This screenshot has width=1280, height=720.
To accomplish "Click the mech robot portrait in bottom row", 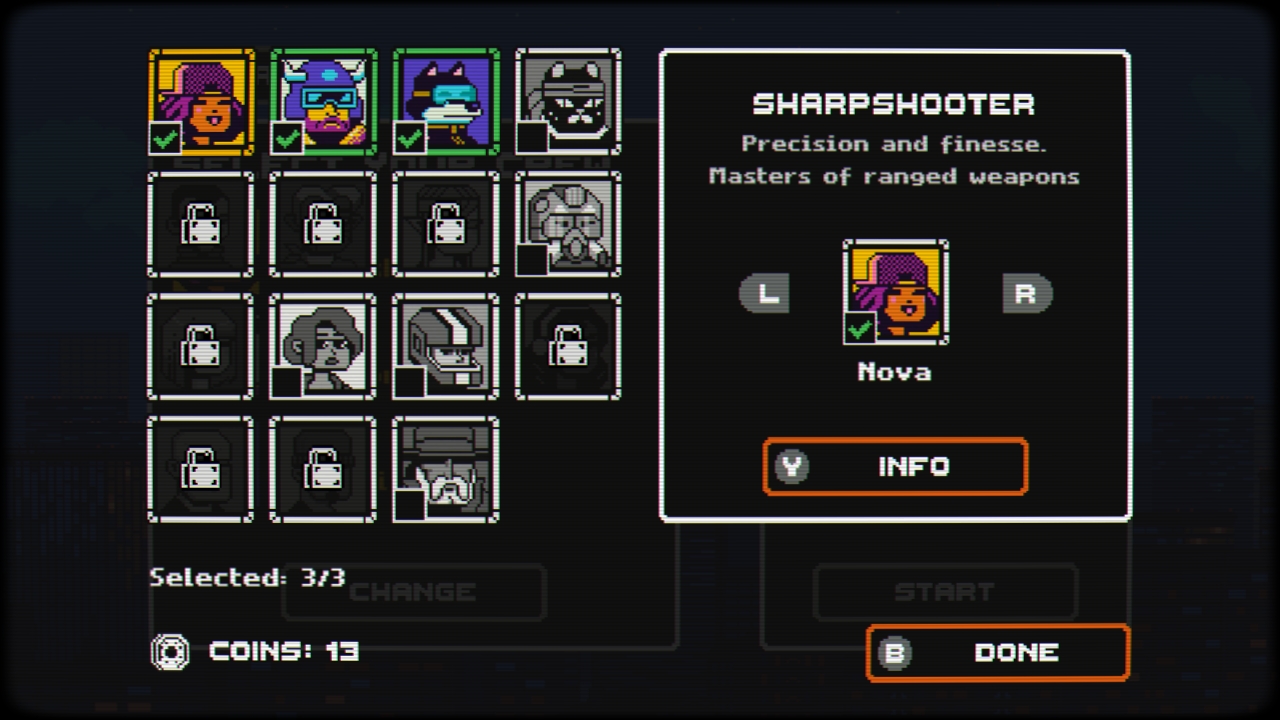I will pyautogui.click(x=445, y=468).
